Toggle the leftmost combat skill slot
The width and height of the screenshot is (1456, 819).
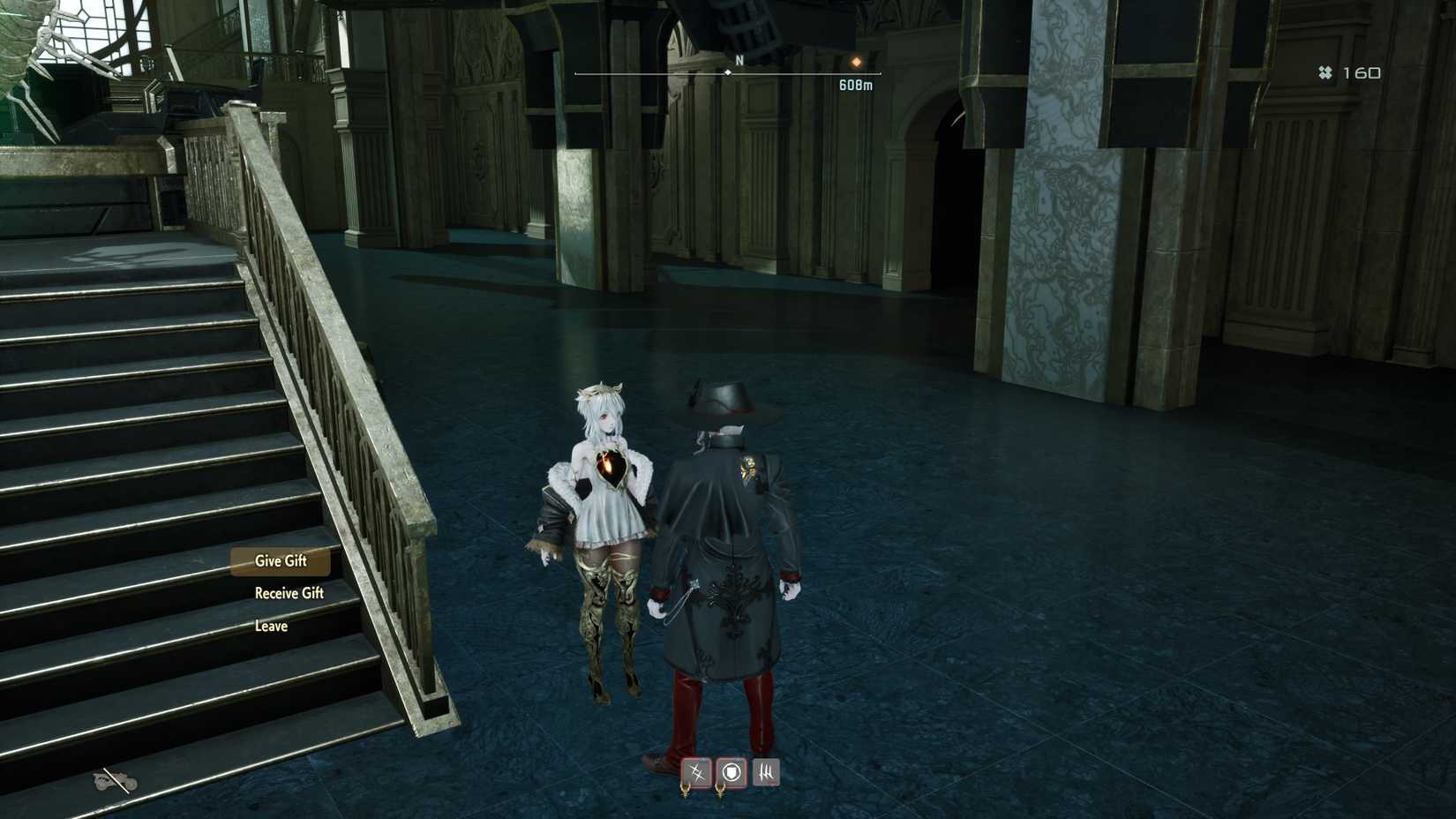click(697, 772)
